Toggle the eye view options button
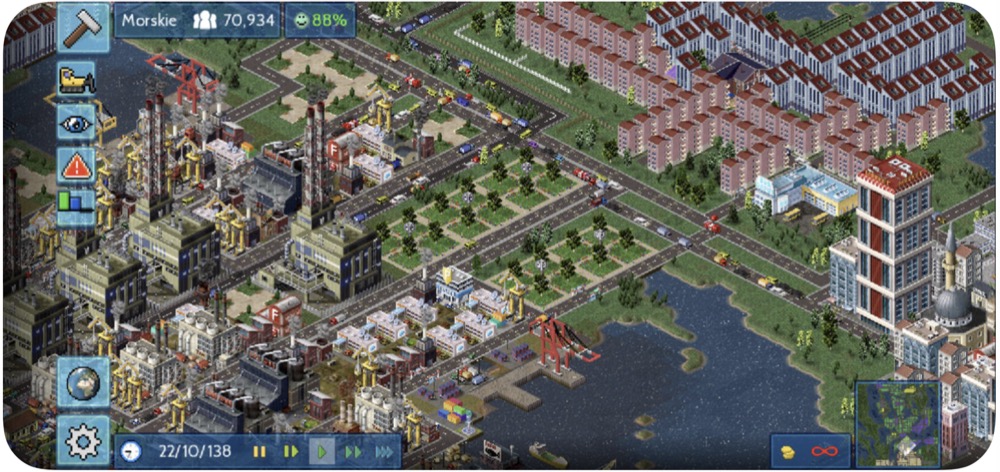The image size is (1000, 472). coord(76,123)
